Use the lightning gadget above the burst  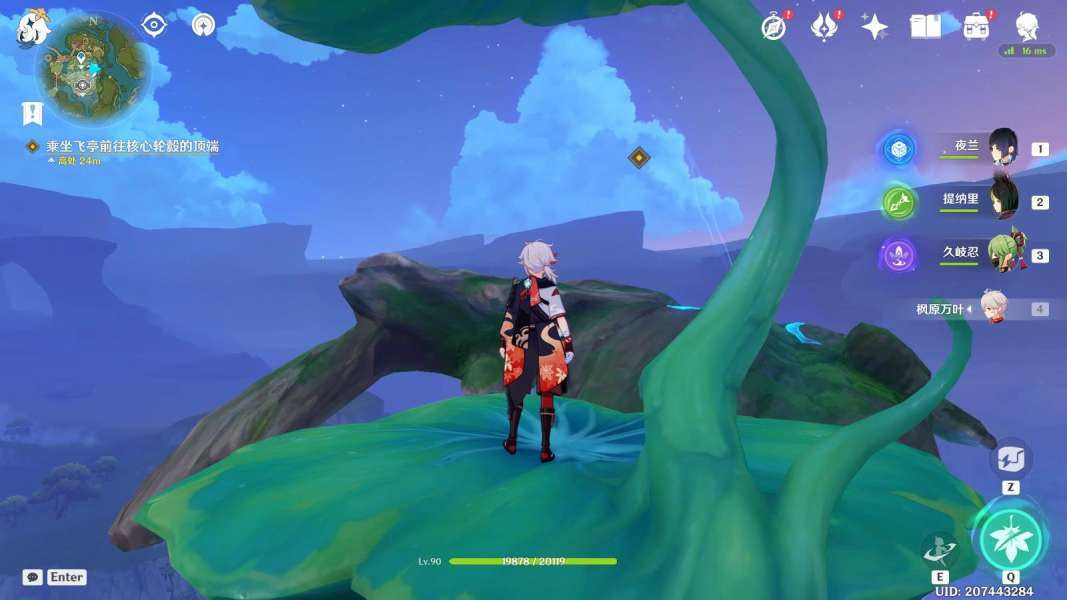tap(1011, 461)
